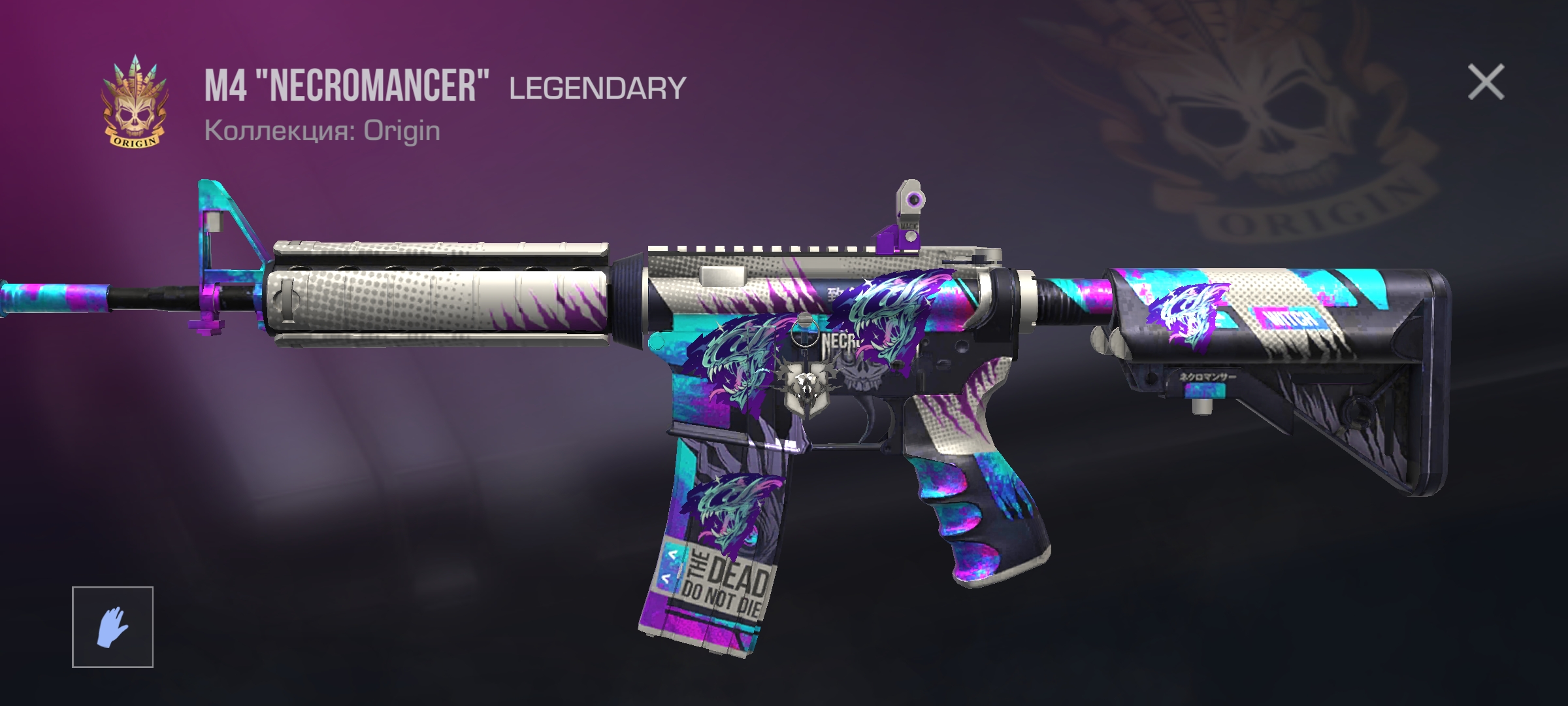Toggle the glove display button
Screen dimensions: 1568x706
(112, 627)
